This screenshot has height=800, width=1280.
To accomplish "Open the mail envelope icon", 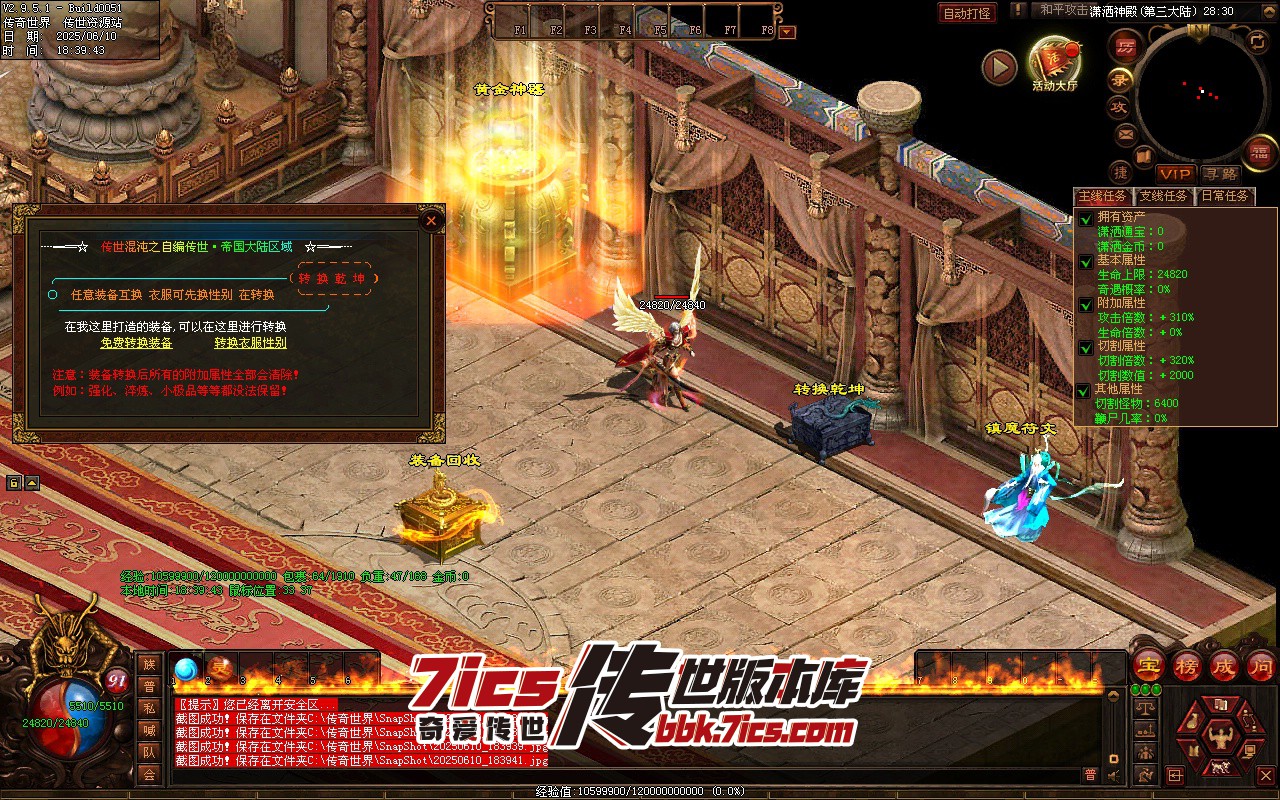I will point(1125,134).
